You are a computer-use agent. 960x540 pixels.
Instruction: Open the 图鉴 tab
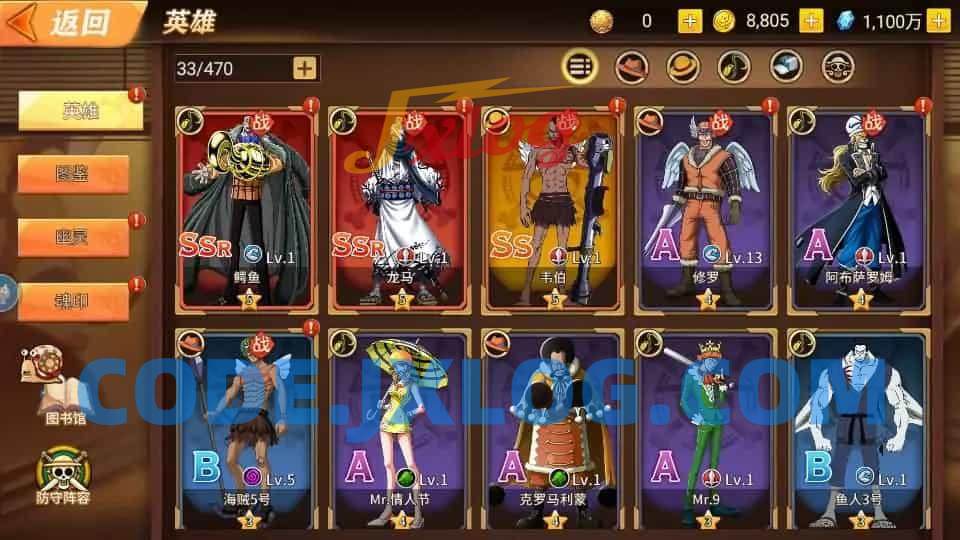click(74, 174)
